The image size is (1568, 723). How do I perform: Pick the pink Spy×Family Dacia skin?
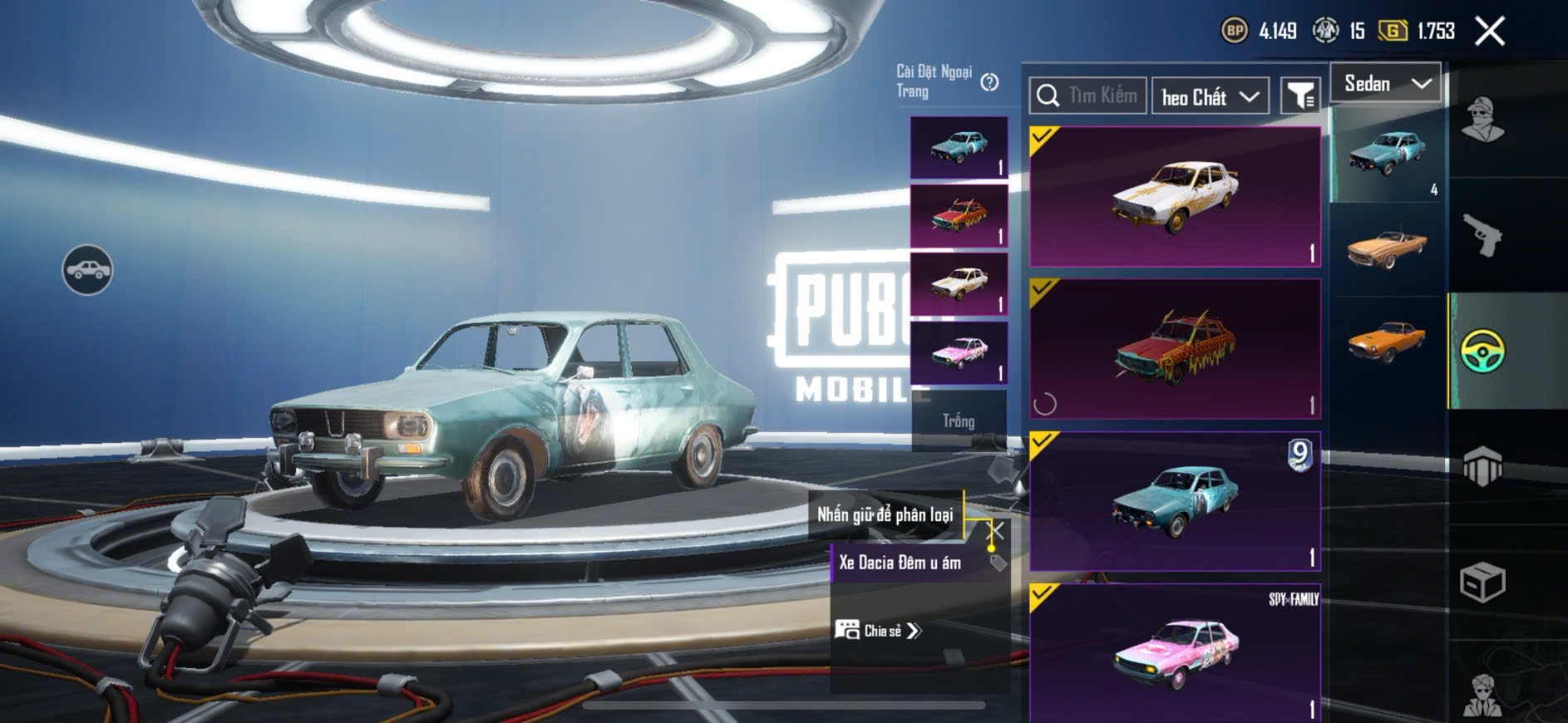[1175, 652]
